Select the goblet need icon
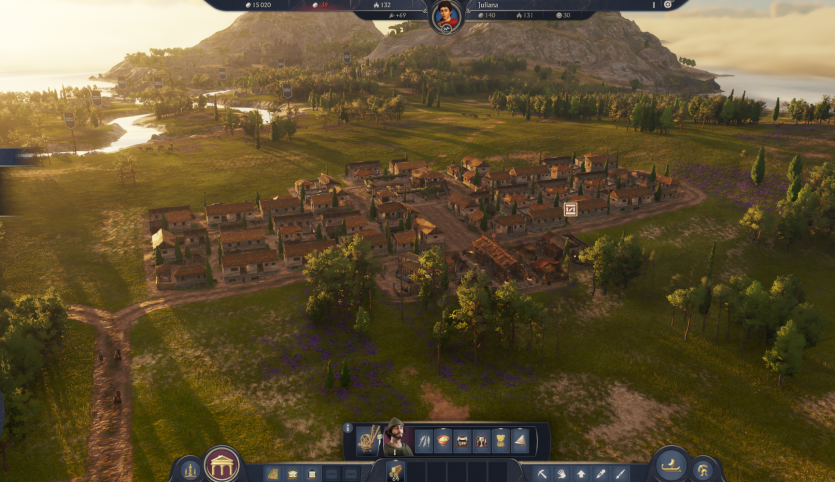The height and width of the screenshot is (482, 835). [481, 440]
